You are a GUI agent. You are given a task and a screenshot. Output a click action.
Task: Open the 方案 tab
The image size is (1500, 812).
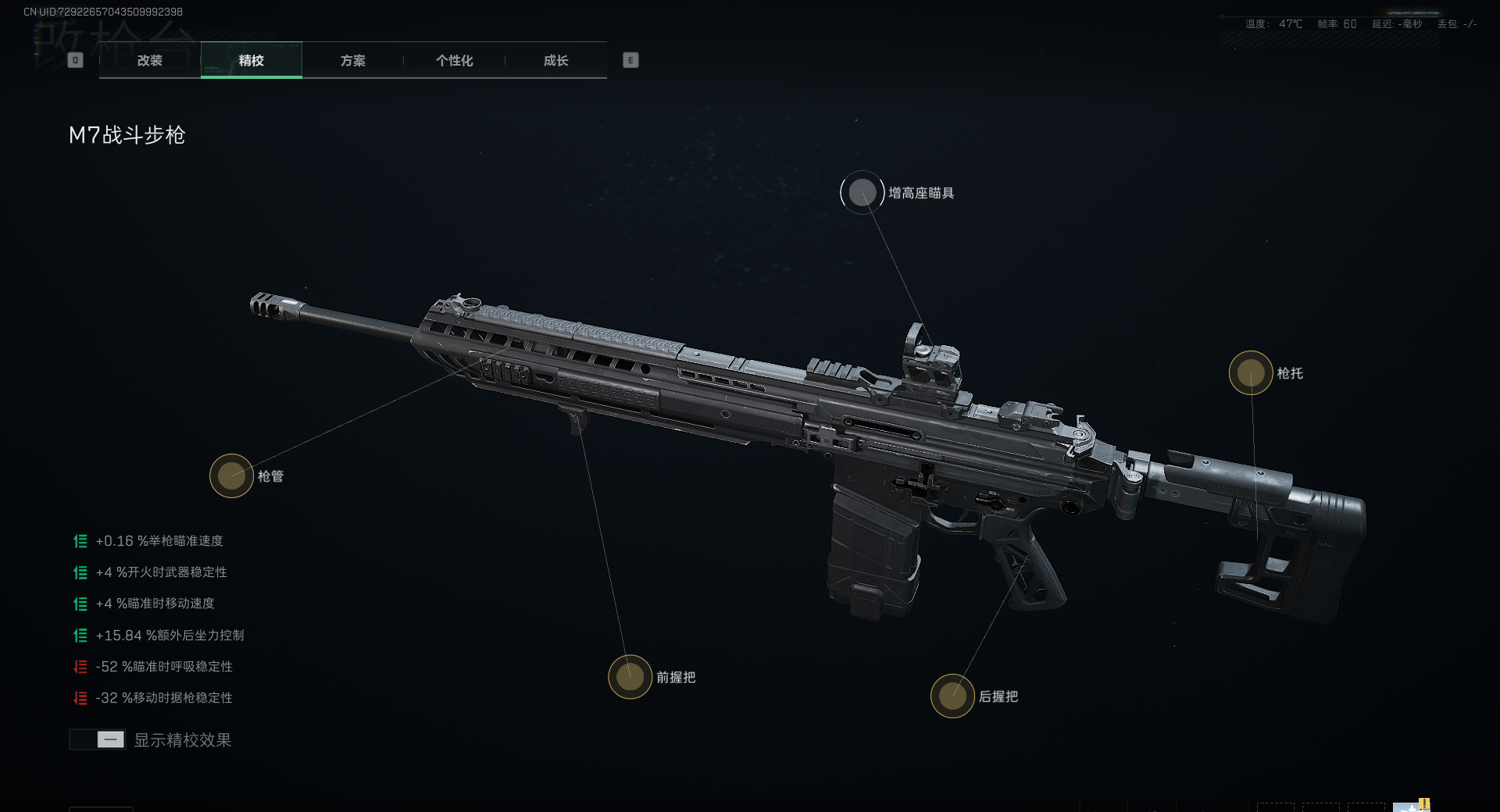[x=352, y=60]
